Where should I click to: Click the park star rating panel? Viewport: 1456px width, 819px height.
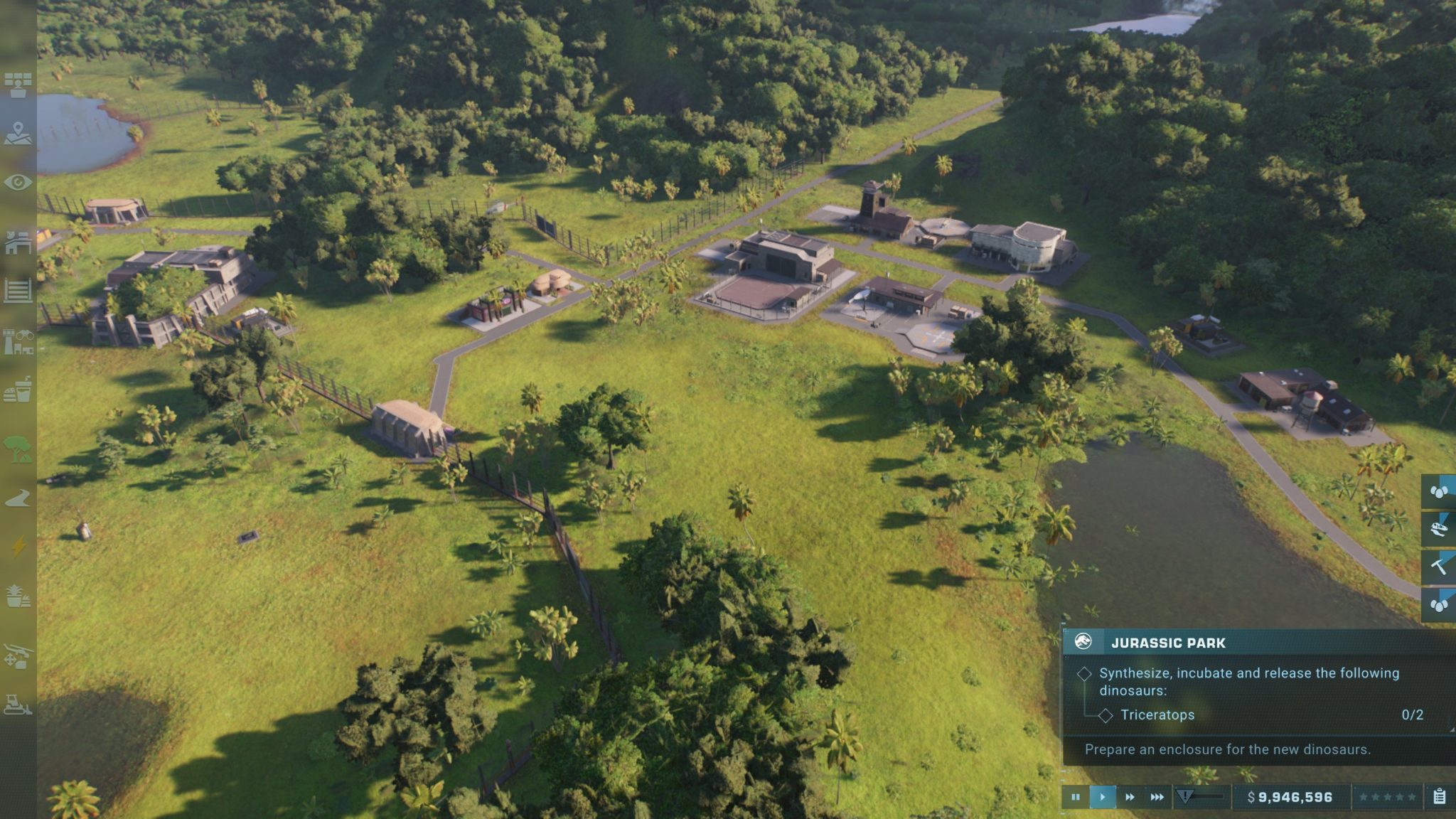(1387, 797)
